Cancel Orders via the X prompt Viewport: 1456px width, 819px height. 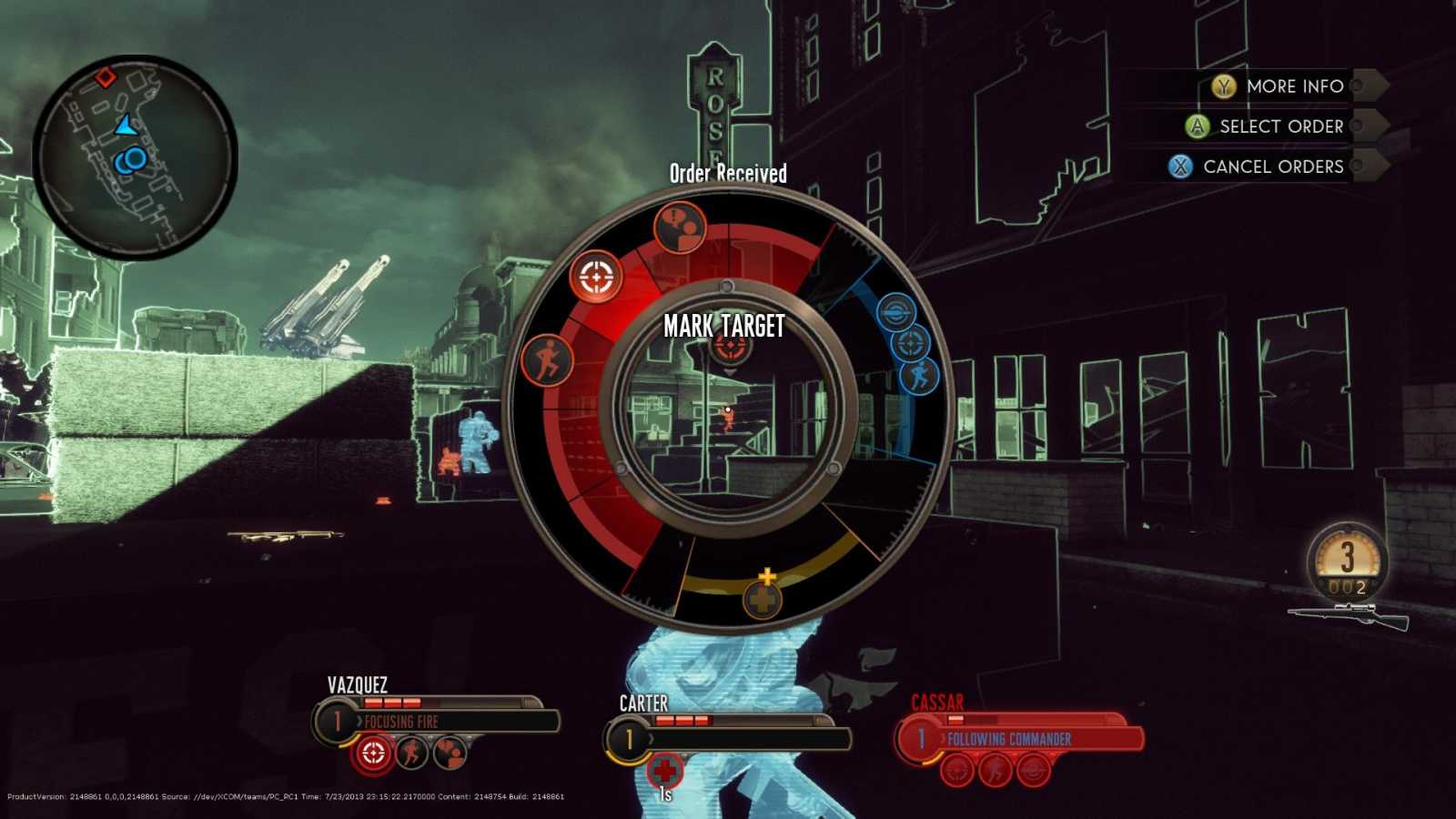(1180, 167)
